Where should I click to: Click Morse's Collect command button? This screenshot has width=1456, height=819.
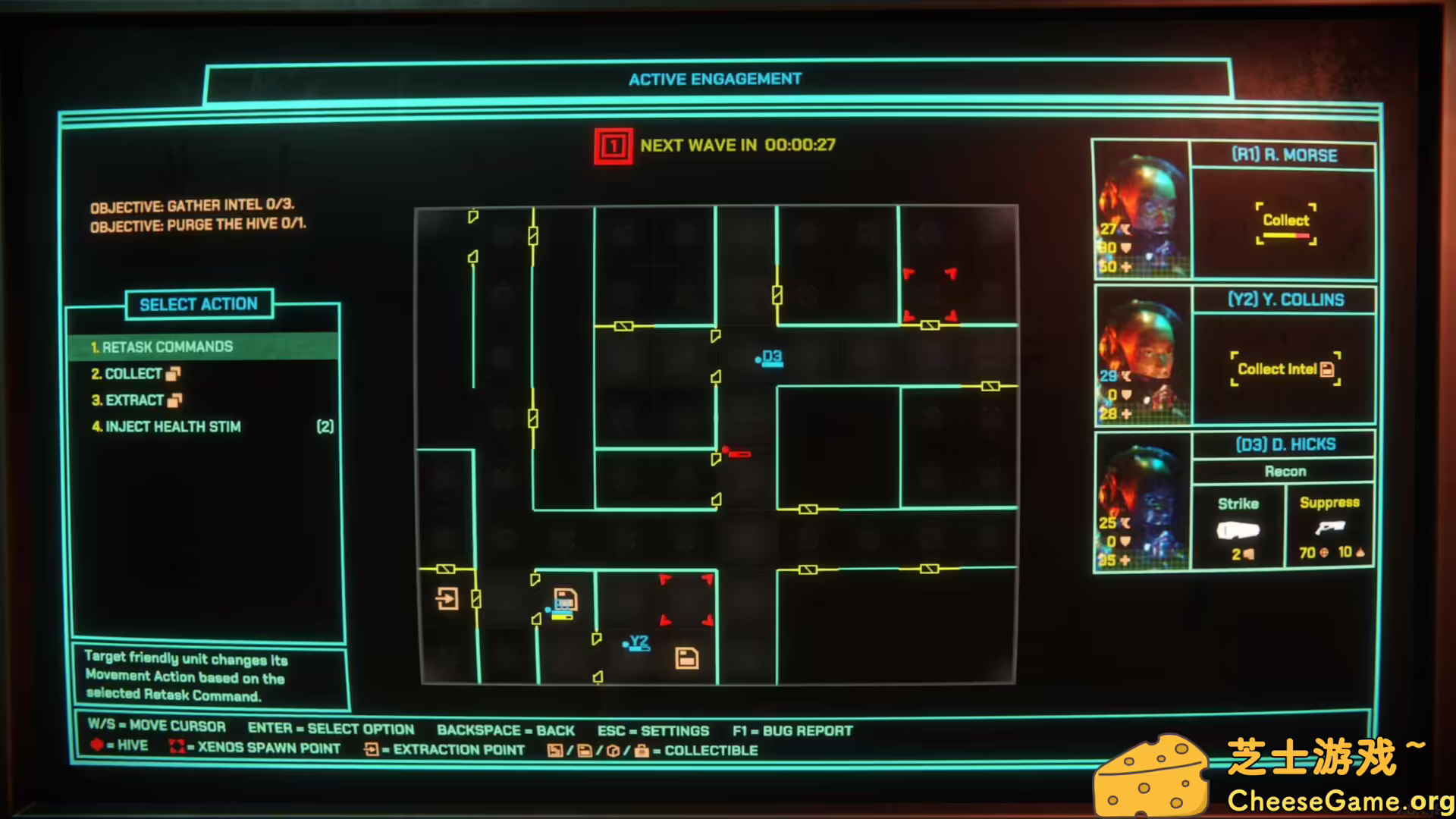[x=1285, y=221]
